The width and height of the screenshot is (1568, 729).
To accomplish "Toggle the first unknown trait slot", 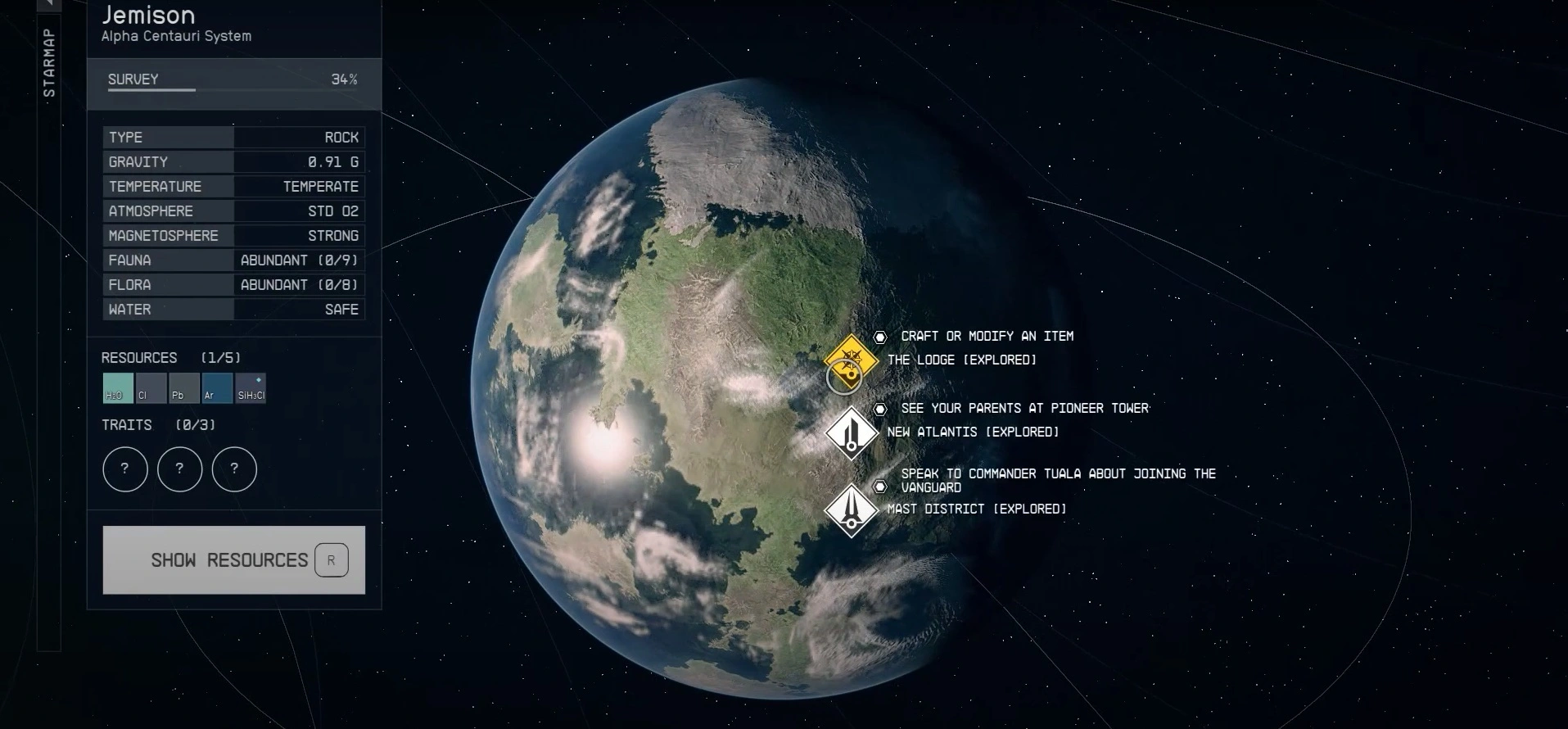I will point(124,469).
